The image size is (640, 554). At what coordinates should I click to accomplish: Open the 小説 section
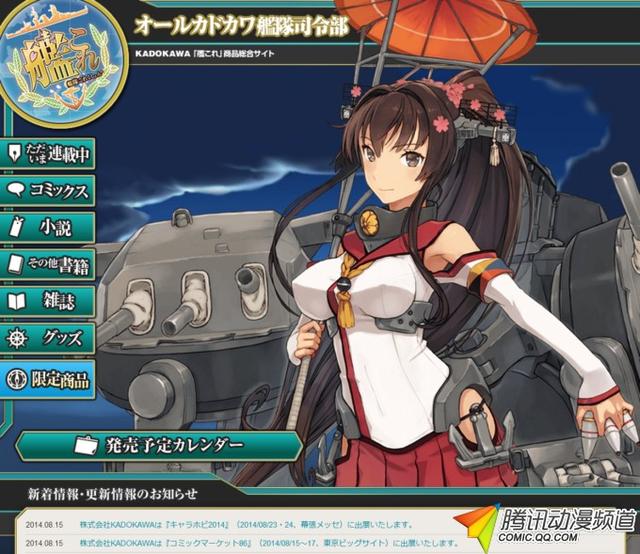pos(49,227)
